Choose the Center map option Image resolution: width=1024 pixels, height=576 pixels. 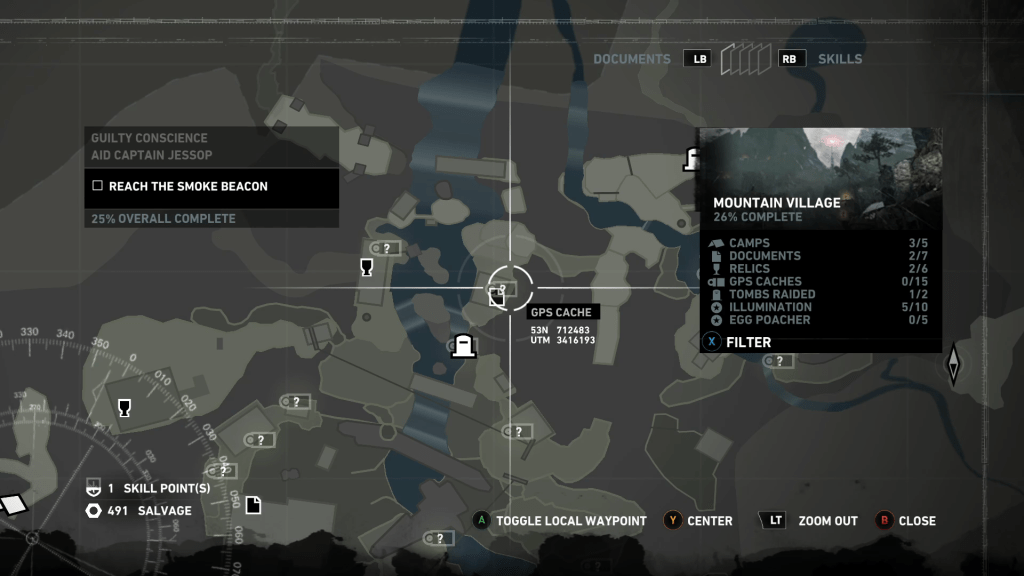(x=709, y=521)
